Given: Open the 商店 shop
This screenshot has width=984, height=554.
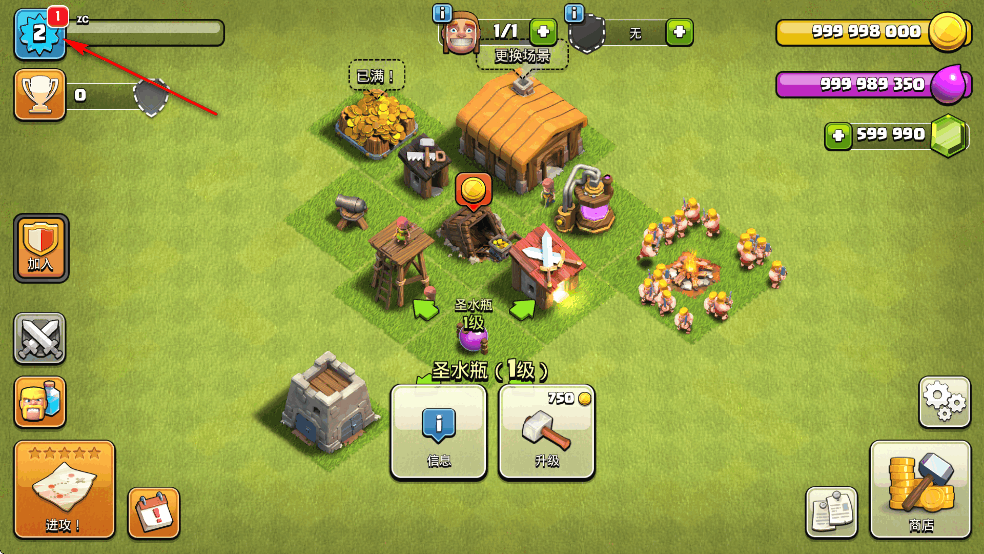Looking at the screenshot, I should [920, 489].
